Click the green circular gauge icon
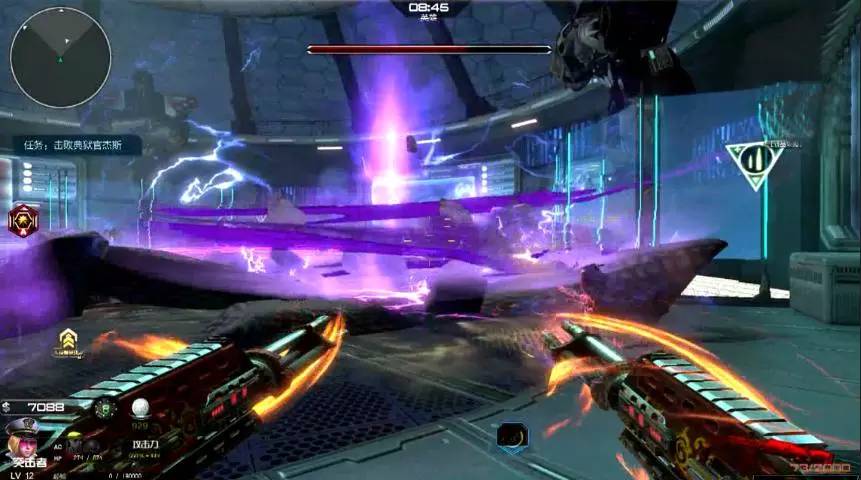 tap(105, 408)
